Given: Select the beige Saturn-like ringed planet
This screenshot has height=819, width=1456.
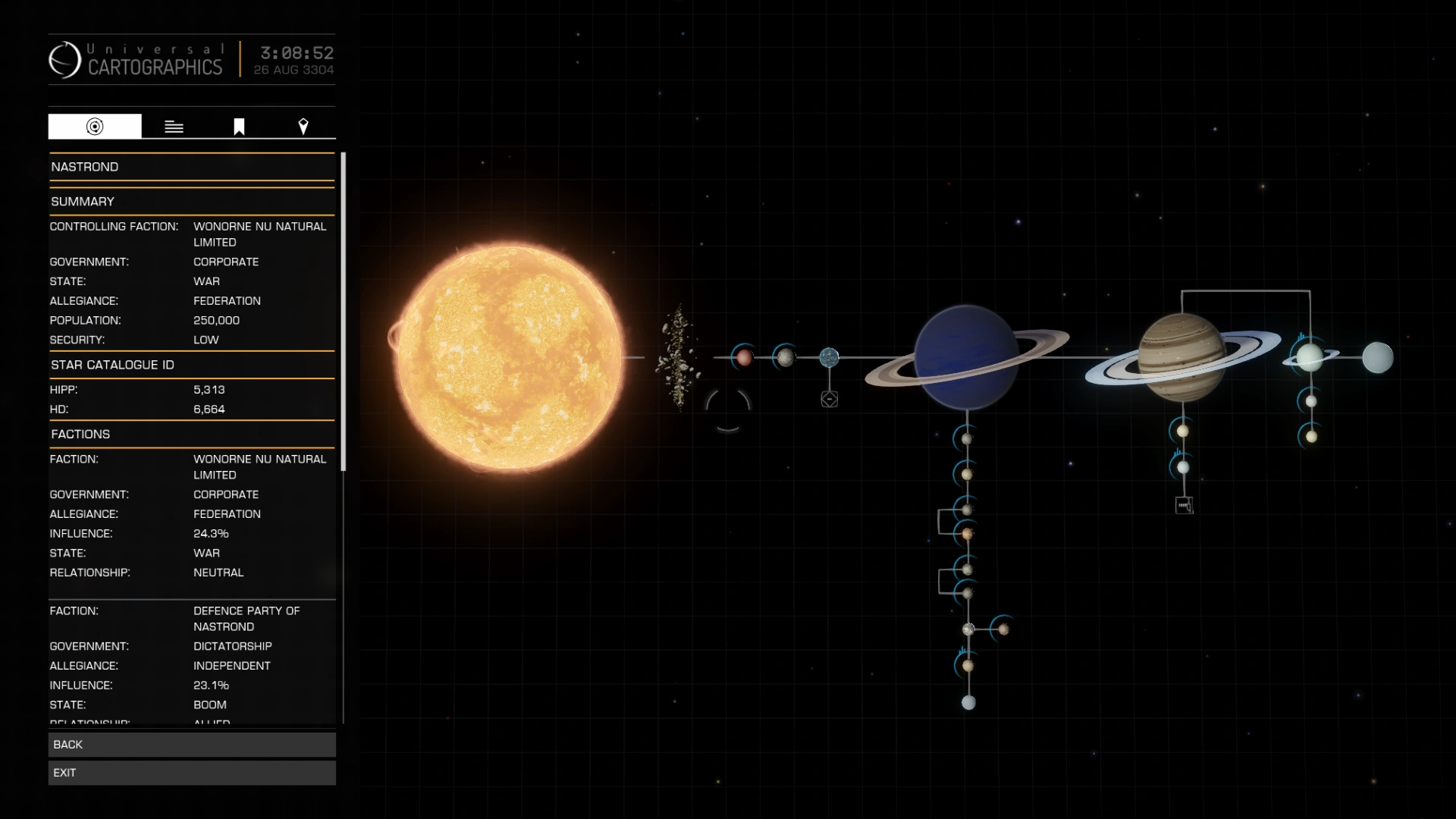Looking at the screenshot, I should click(x=1183, y=356).
